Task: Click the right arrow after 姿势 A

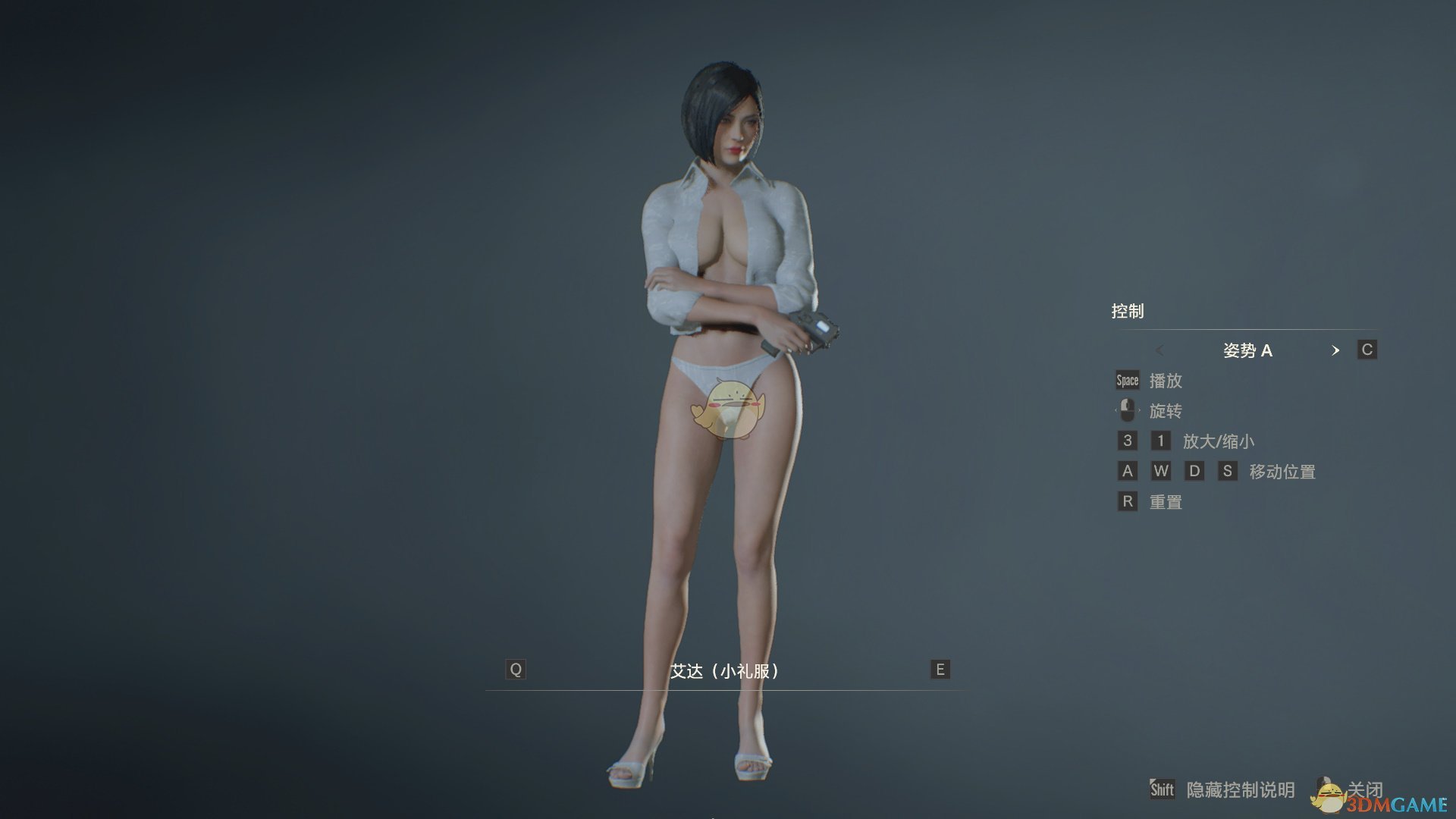Action: (x=1336, y=350)
